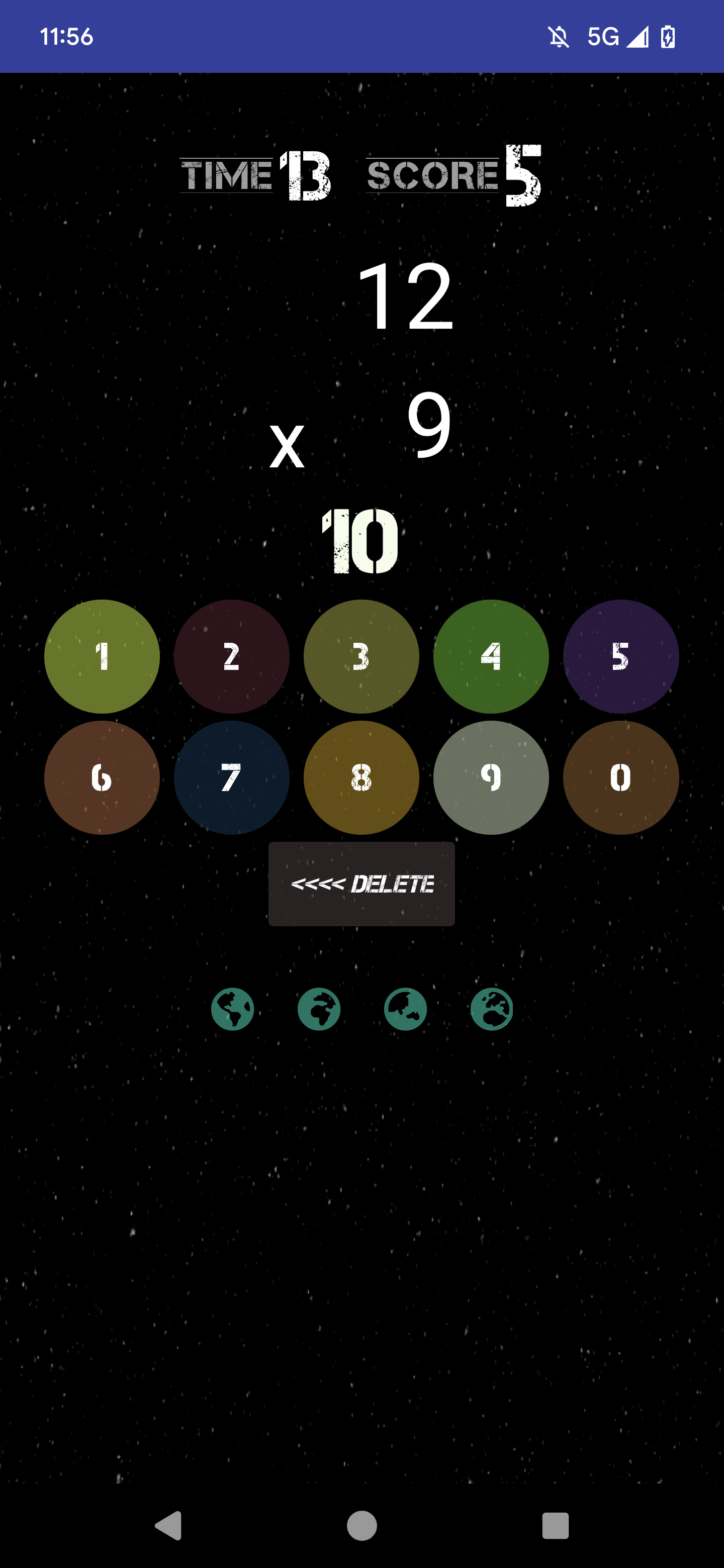Select the Americas globe icon
The height and width of the screenshot is (1568, 724).
(x=233, y=1008)
